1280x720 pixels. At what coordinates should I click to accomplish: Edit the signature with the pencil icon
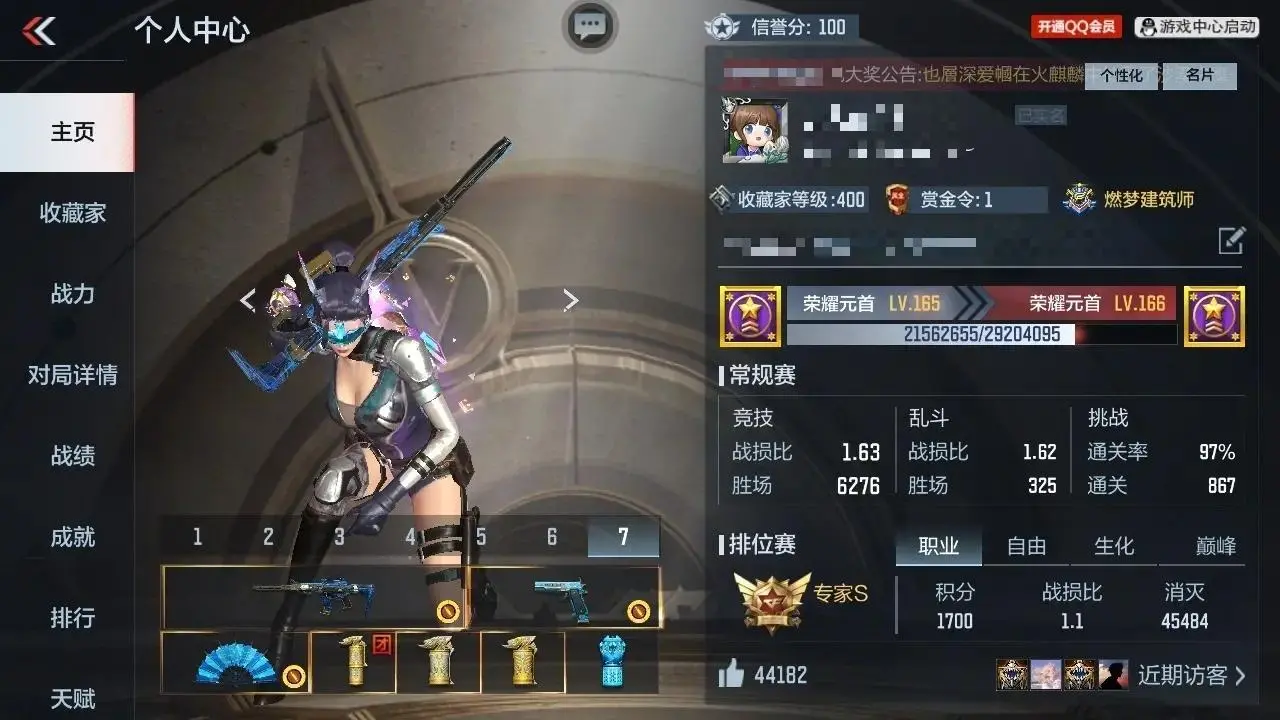(1231, 240)
